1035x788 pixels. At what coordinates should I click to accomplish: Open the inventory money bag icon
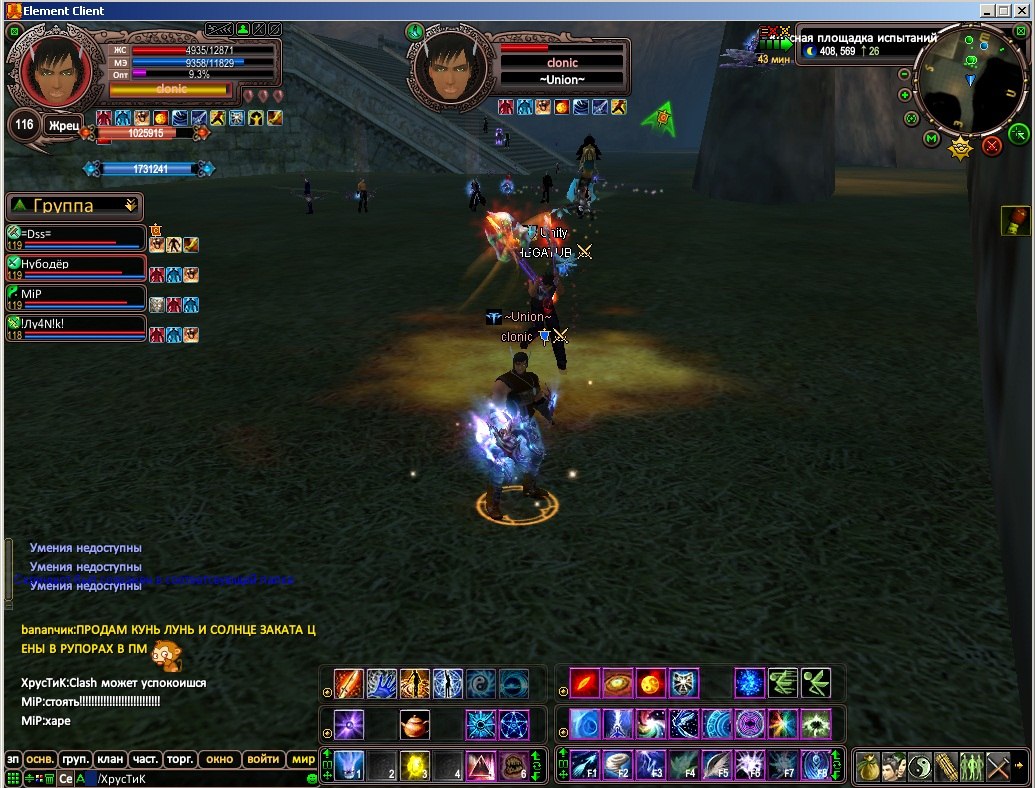pyautogui.click(x=867, y=766)
